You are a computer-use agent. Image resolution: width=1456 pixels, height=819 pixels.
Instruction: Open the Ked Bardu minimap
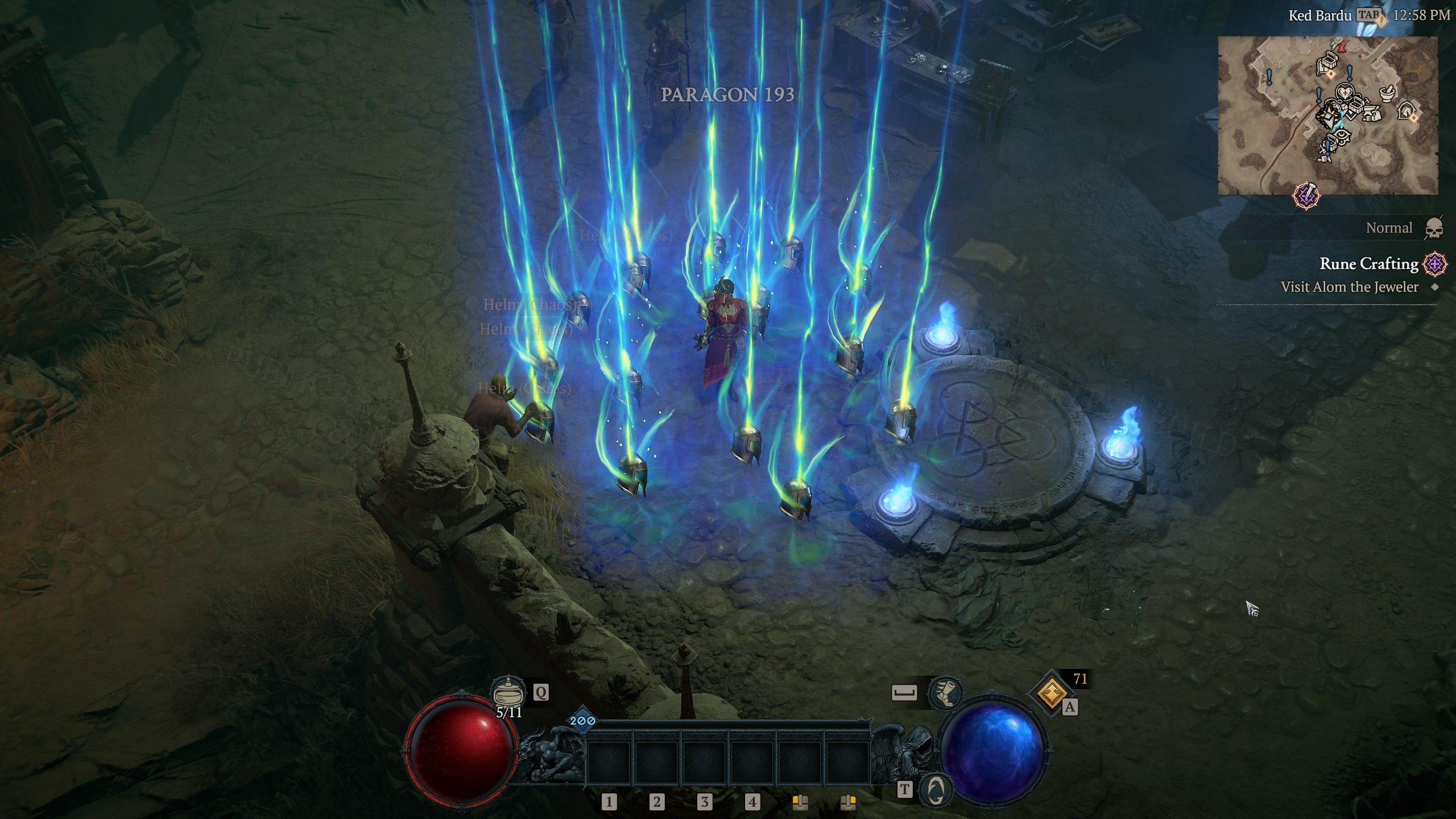(x=1327, y=115)
